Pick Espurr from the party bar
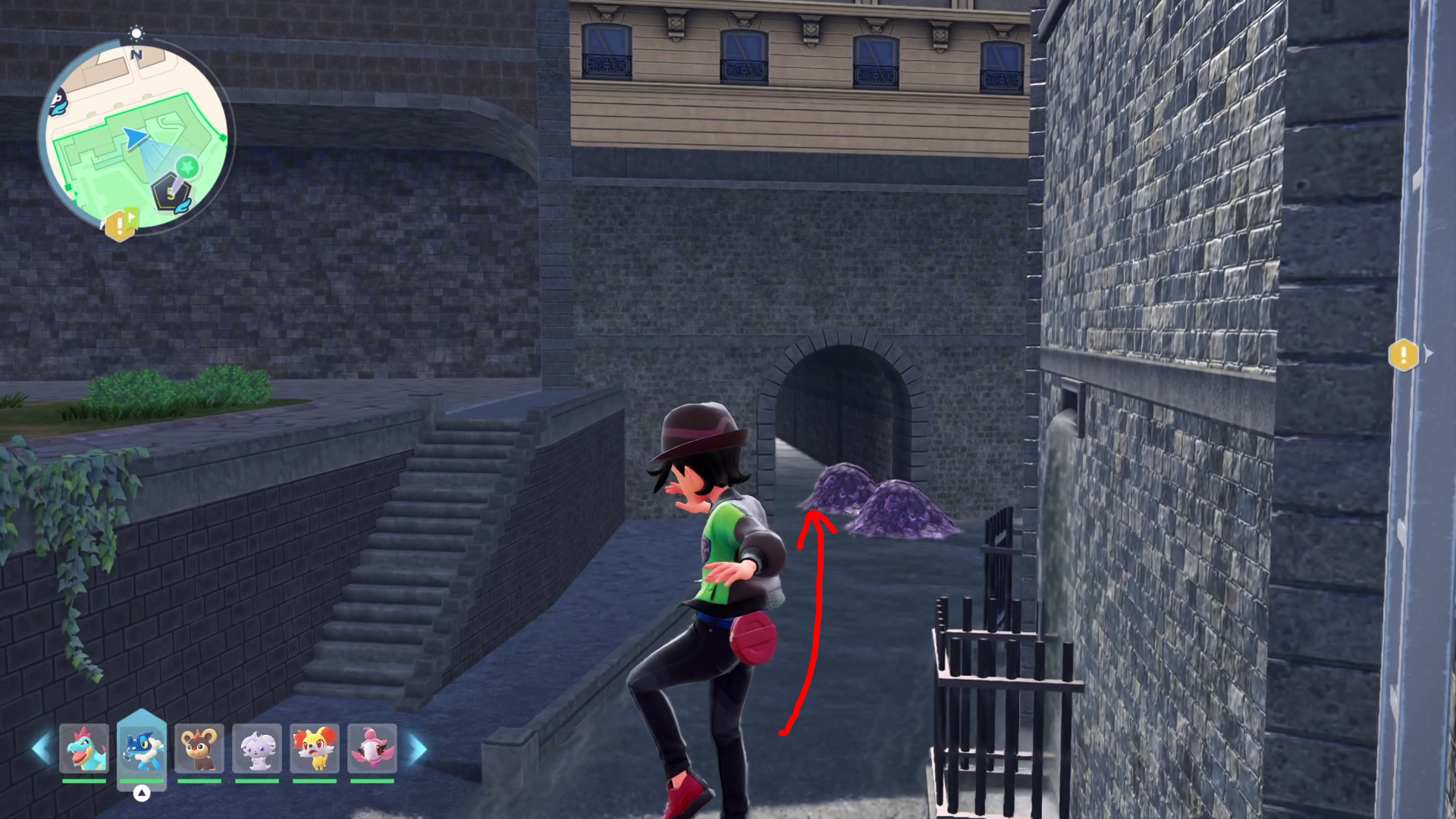Viewport: 1456px width, 819px height. [x=257, y=748]
